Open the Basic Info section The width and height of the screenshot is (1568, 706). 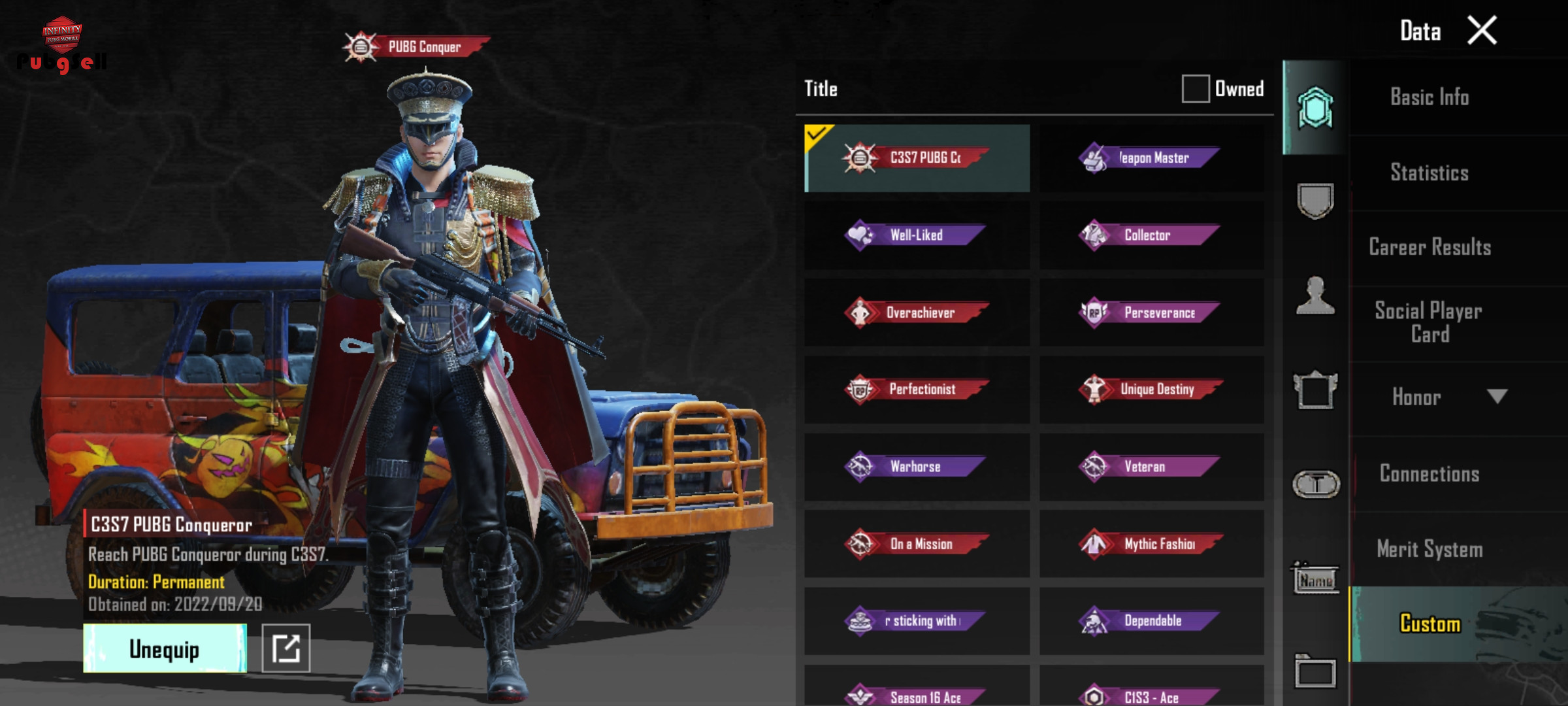[1429, 97]
